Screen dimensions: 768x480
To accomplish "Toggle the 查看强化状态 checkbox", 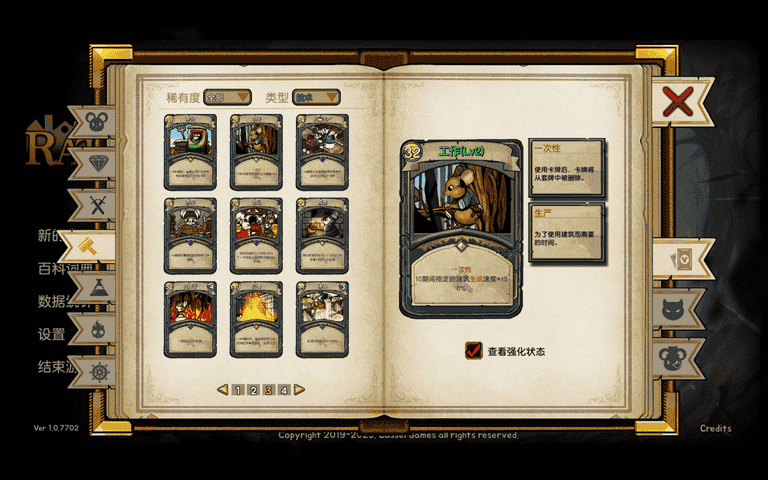I will [x=474, y=351].
